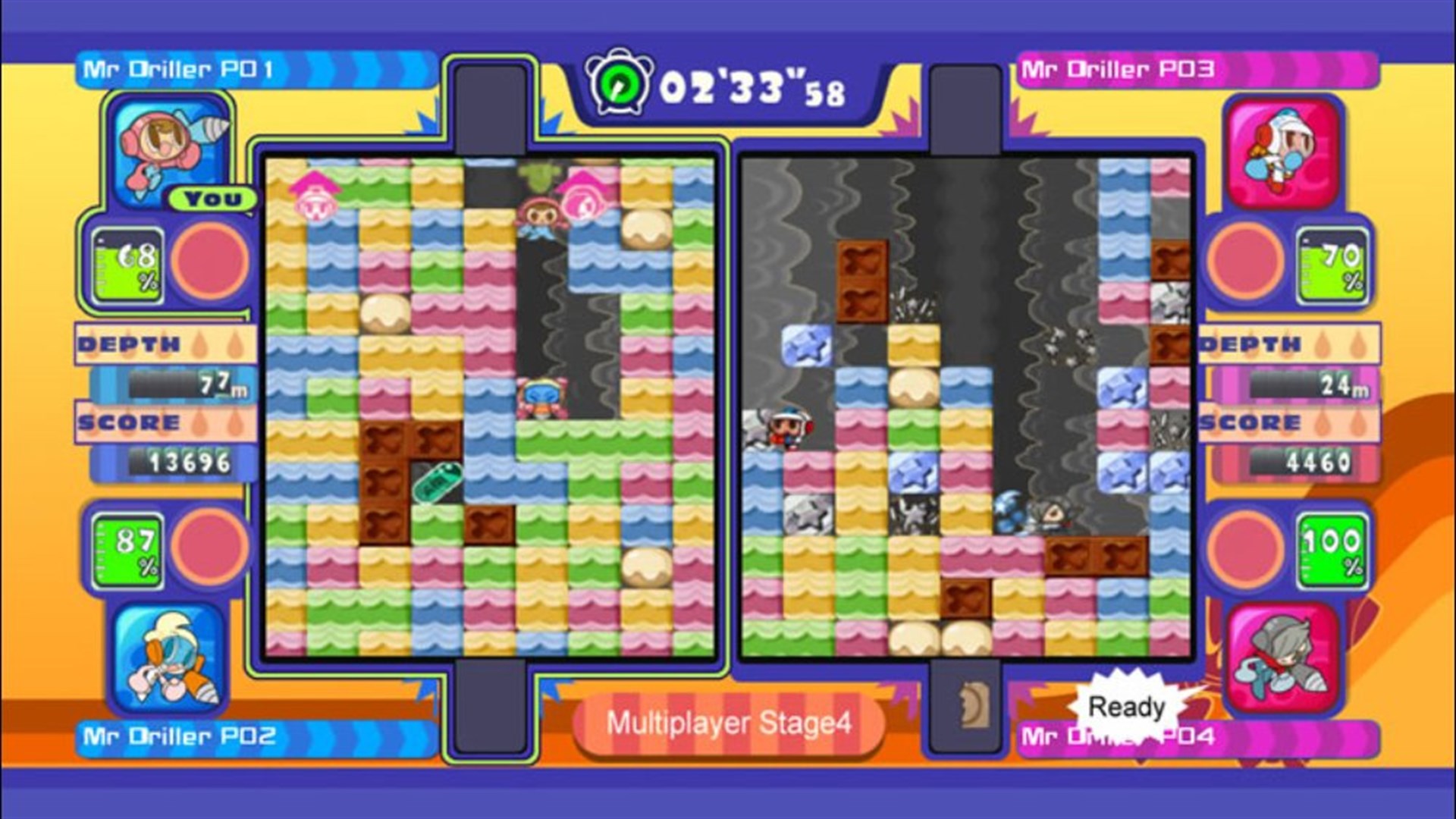The width and height of the screenshot is (1456, 819).
Task: Click the pink arrow marker above the driller
Action: click(x=314, y=180)
